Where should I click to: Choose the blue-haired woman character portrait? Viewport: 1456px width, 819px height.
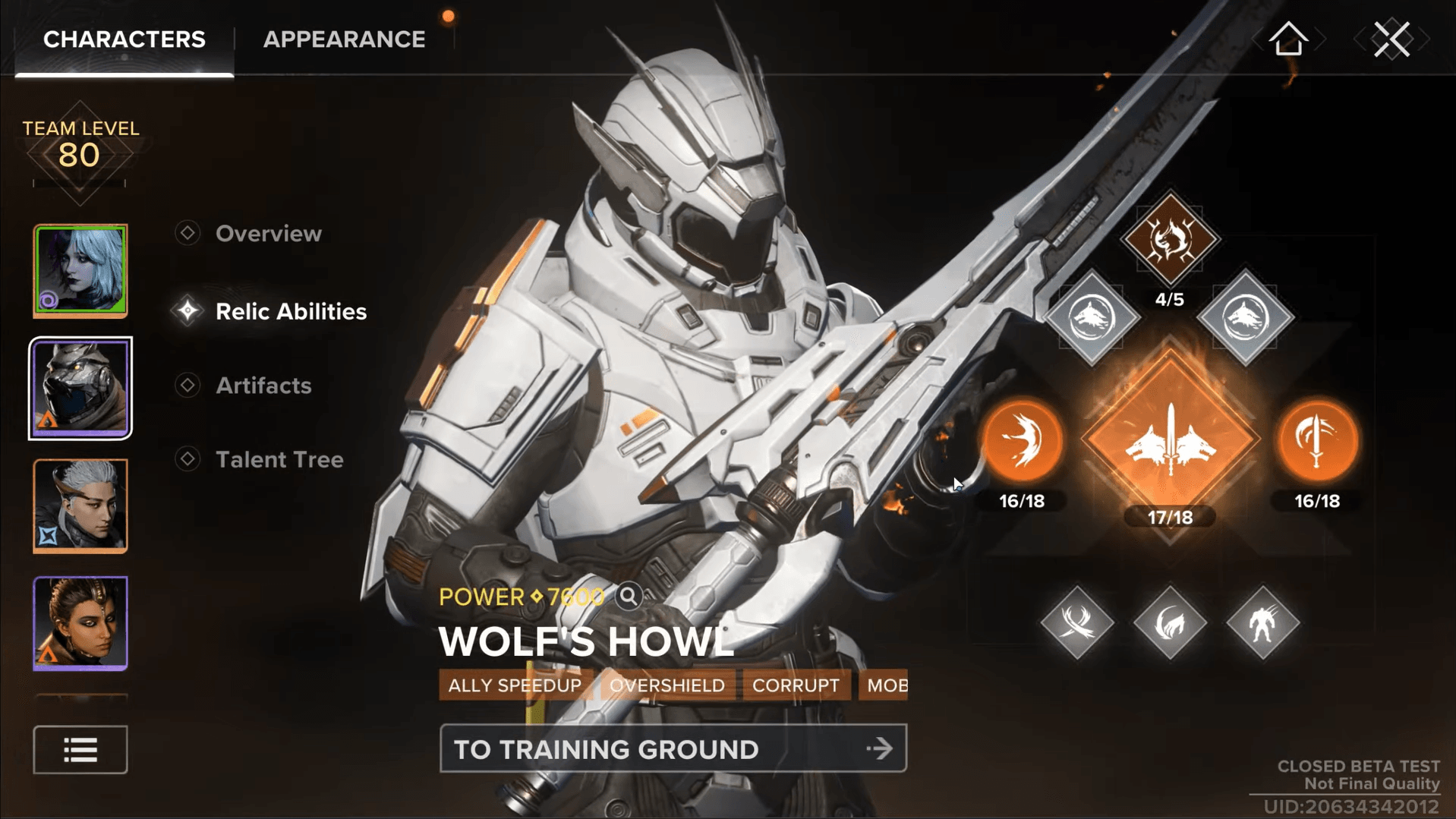point(80,270)
